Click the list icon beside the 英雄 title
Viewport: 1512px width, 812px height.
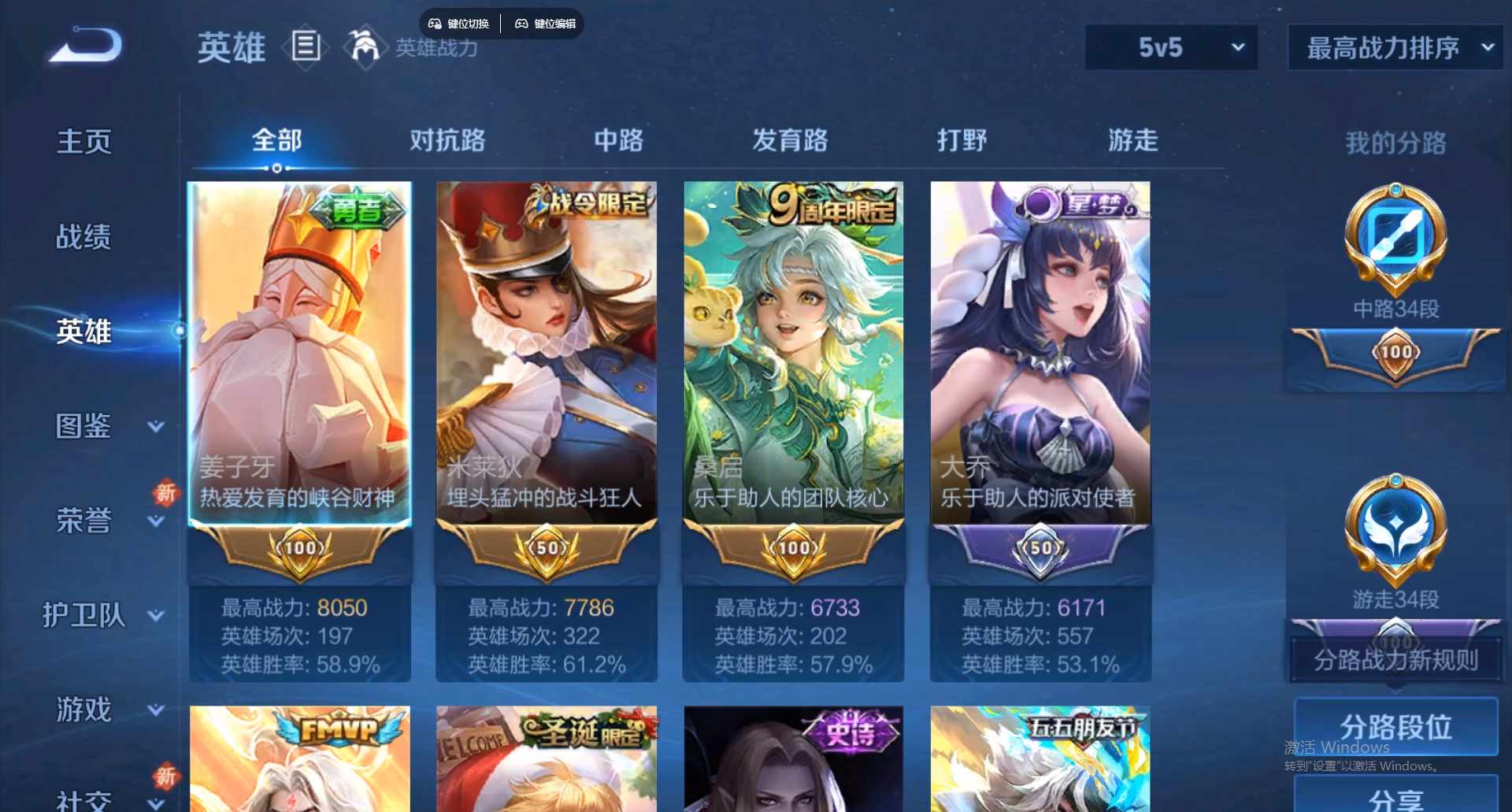306,47
